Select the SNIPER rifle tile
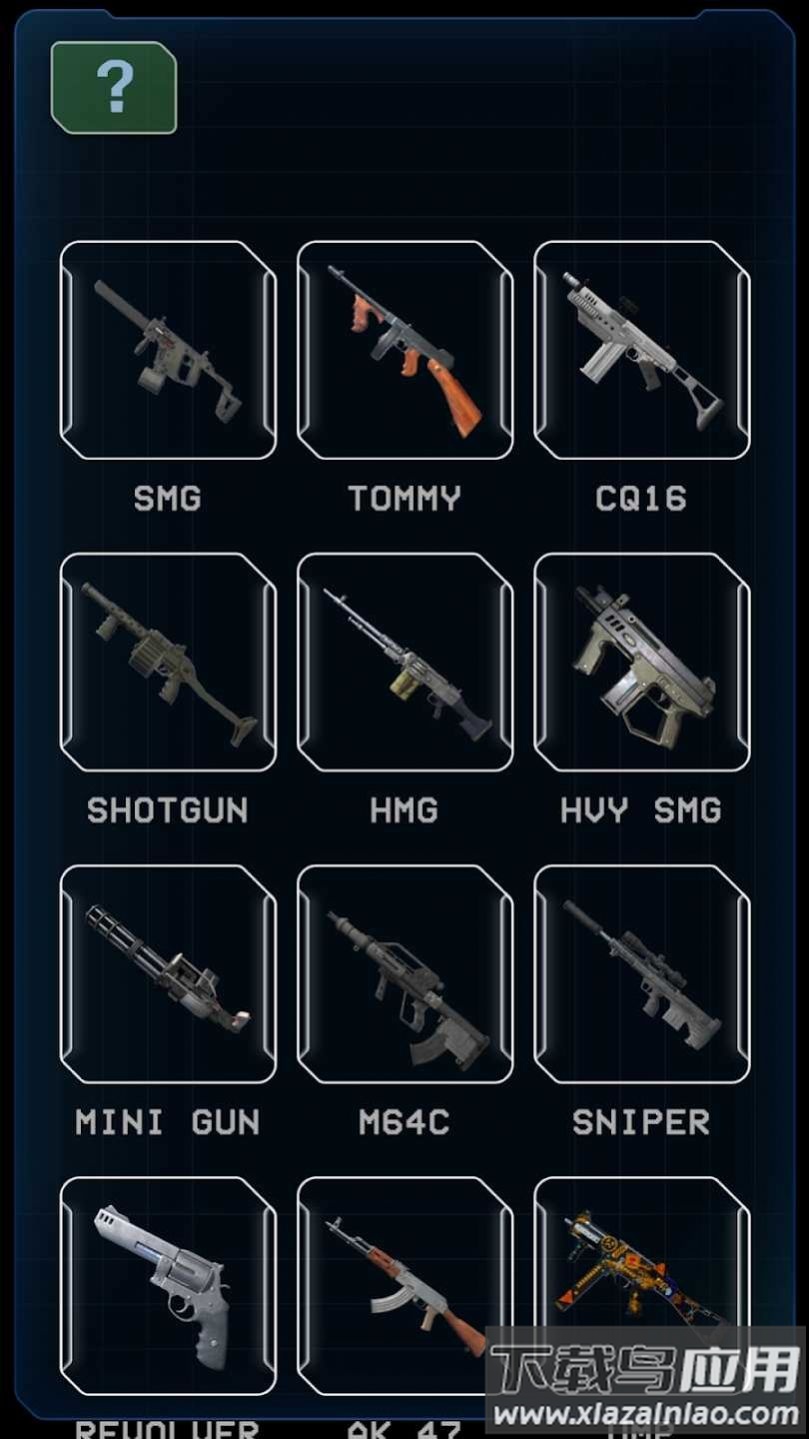 (x=642, y=974)
